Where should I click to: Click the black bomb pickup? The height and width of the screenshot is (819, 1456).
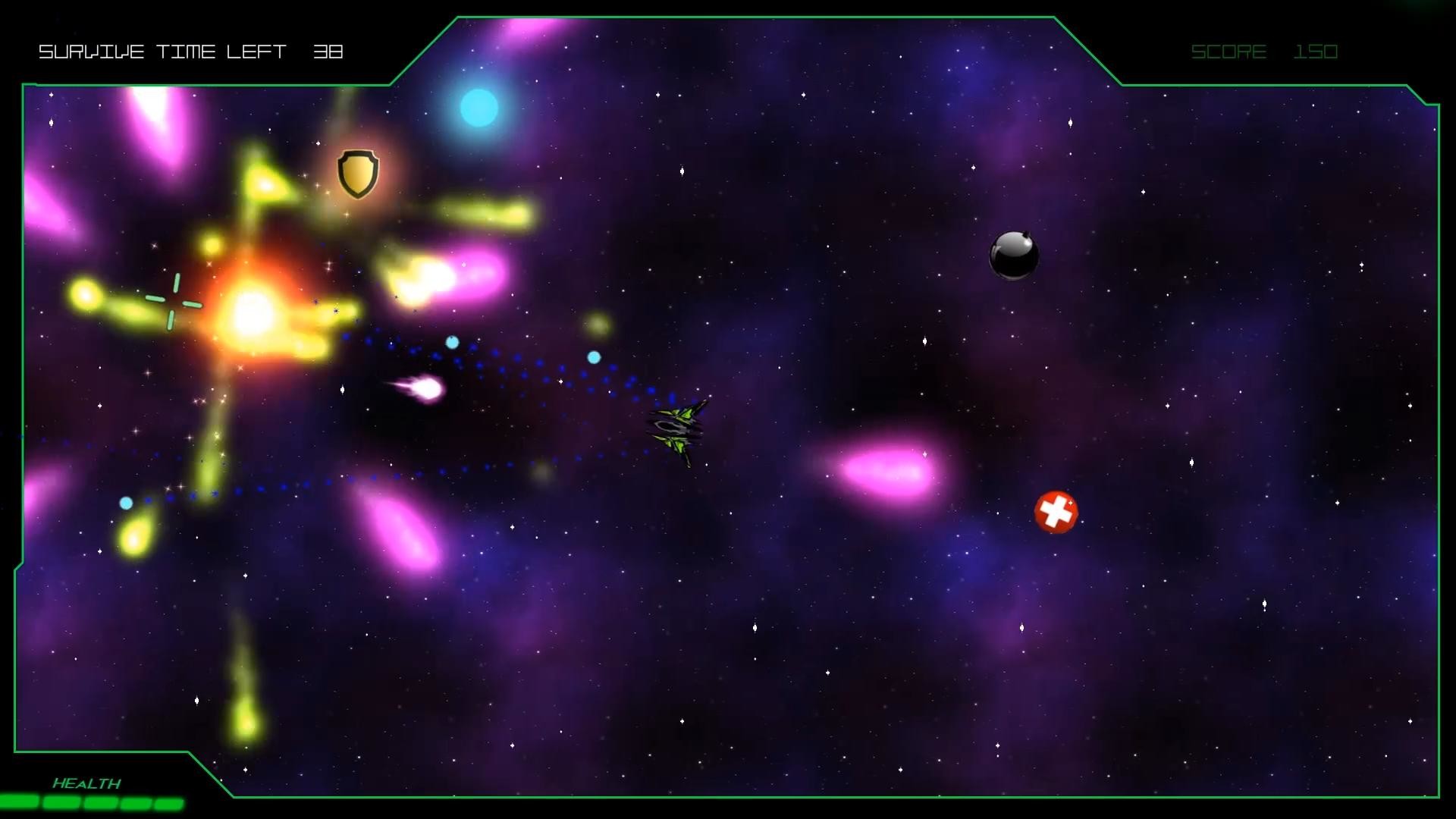1015,254
